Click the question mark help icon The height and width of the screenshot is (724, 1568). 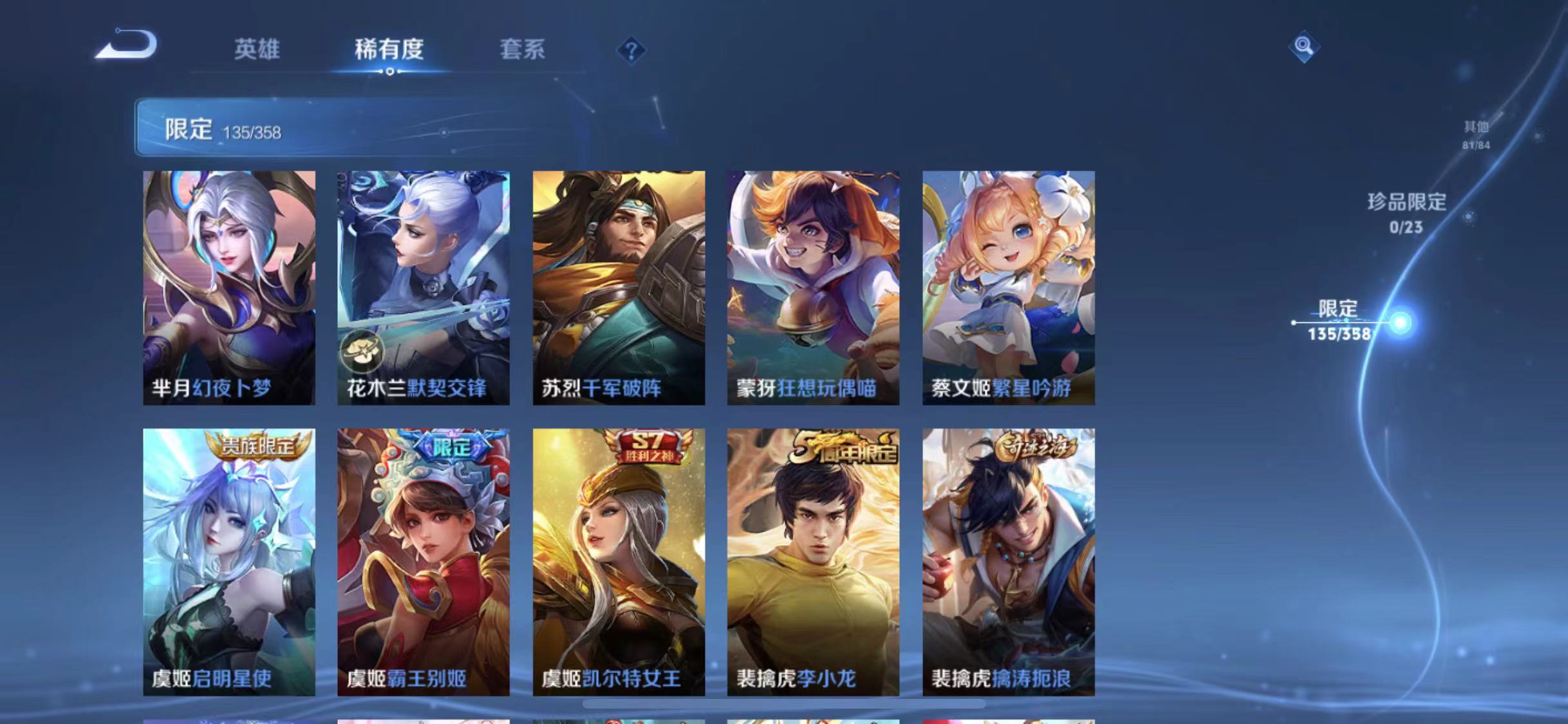(634, 50)
